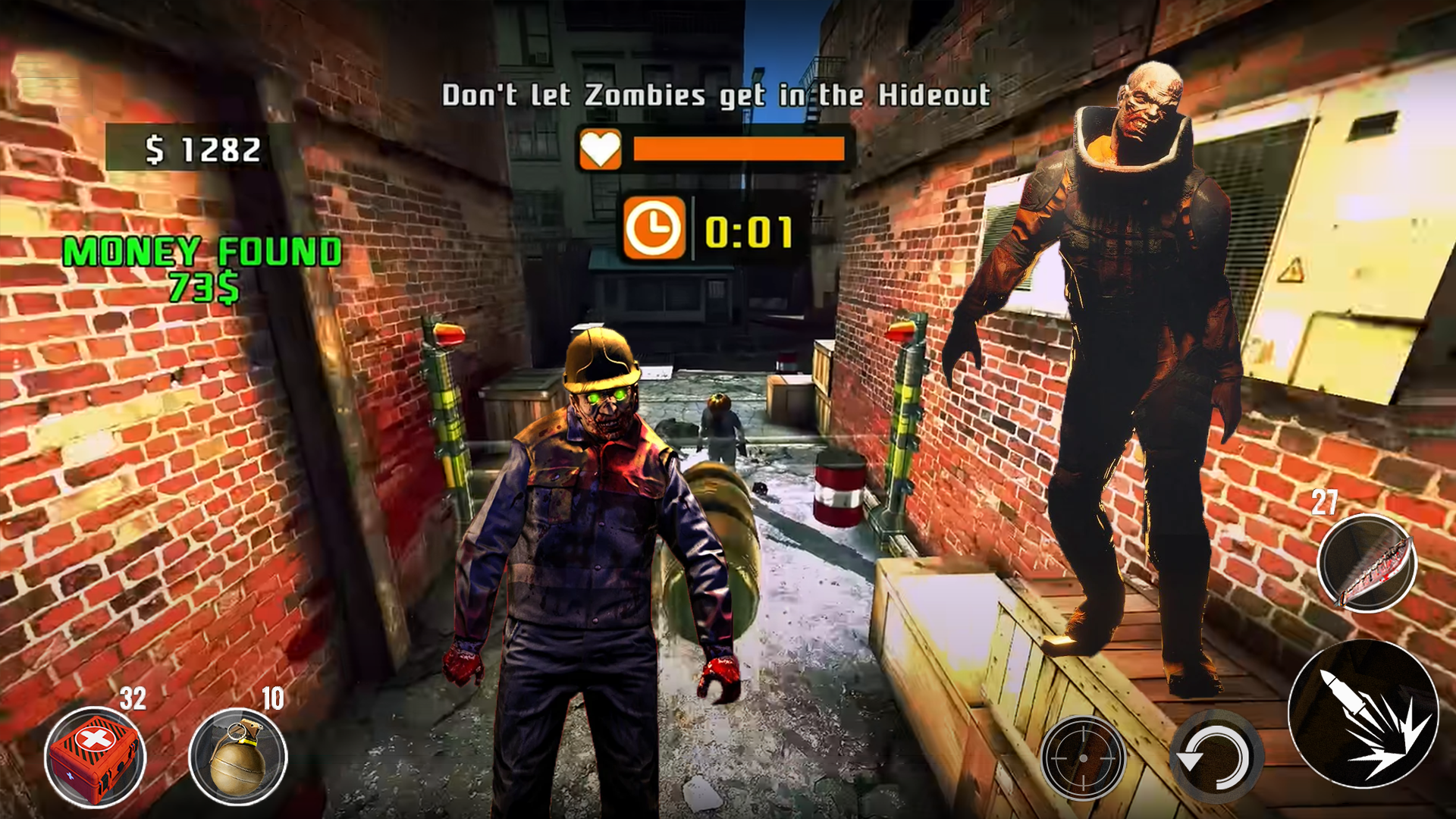Click the $1282 money counter
The width and height of the screenshot is (1456, 819).
201,149
